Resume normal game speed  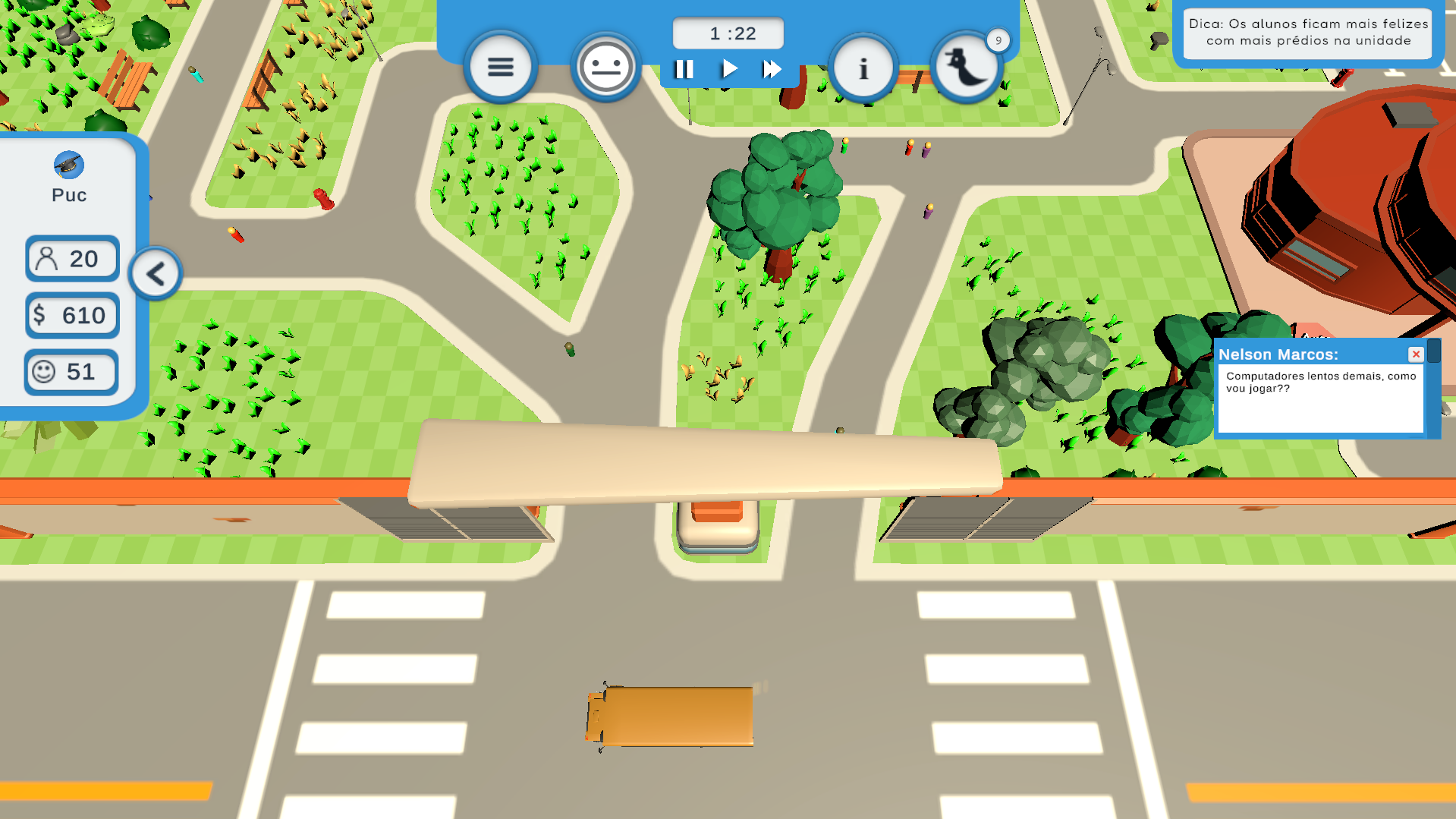pos(728,68)
